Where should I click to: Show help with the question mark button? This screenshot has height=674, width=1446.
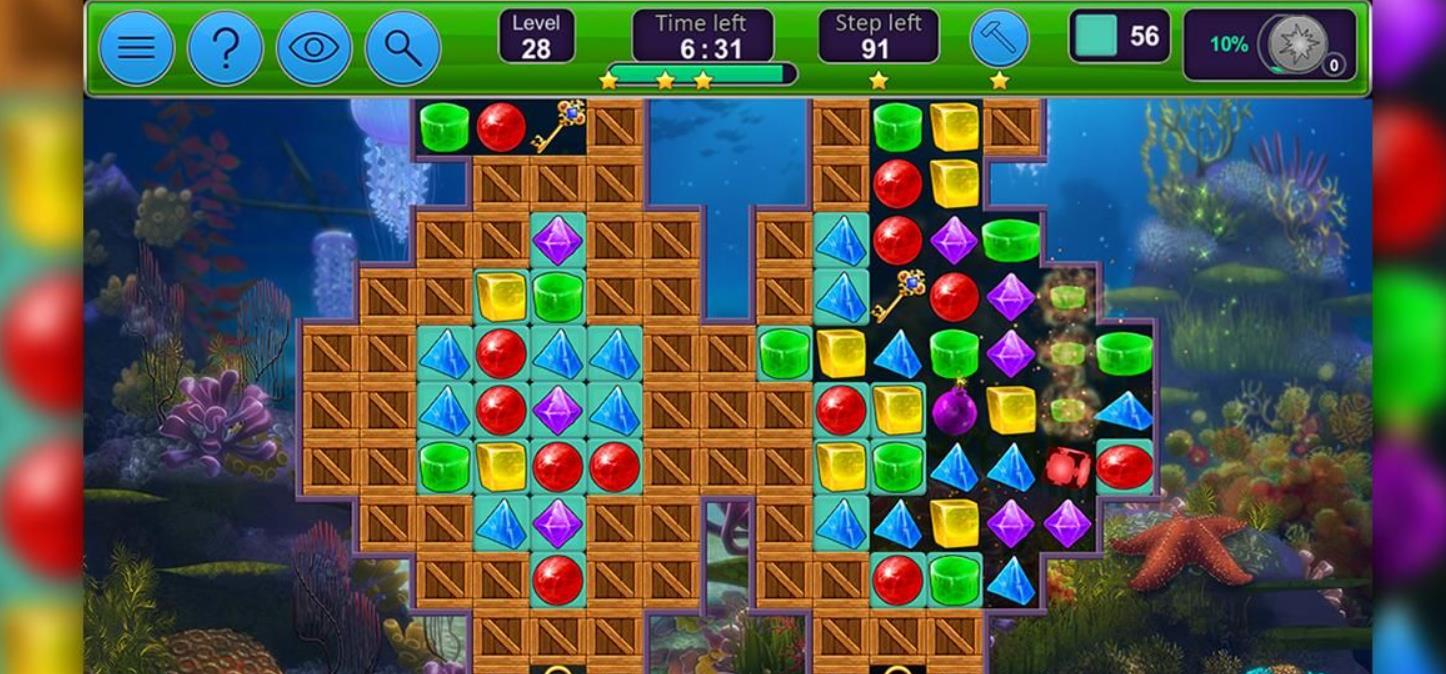225,47
